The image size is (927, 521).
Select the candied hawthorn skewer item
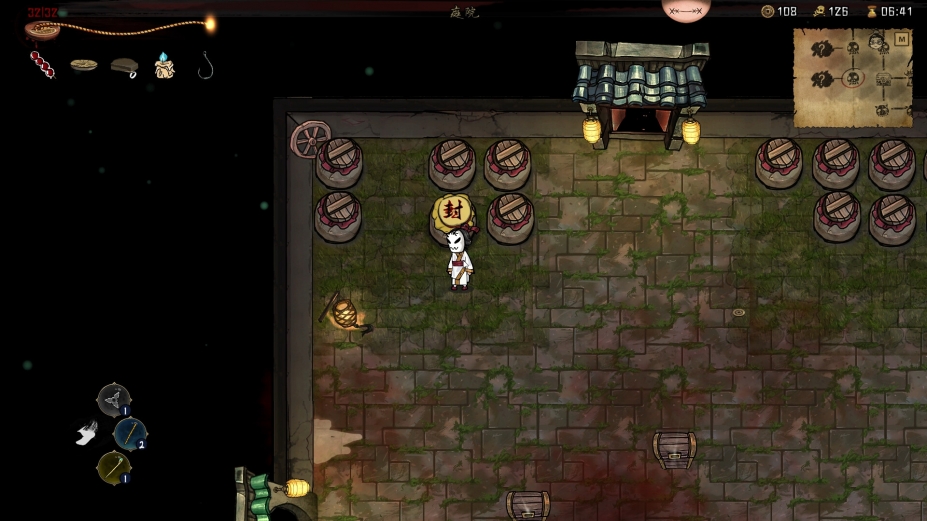41,65
